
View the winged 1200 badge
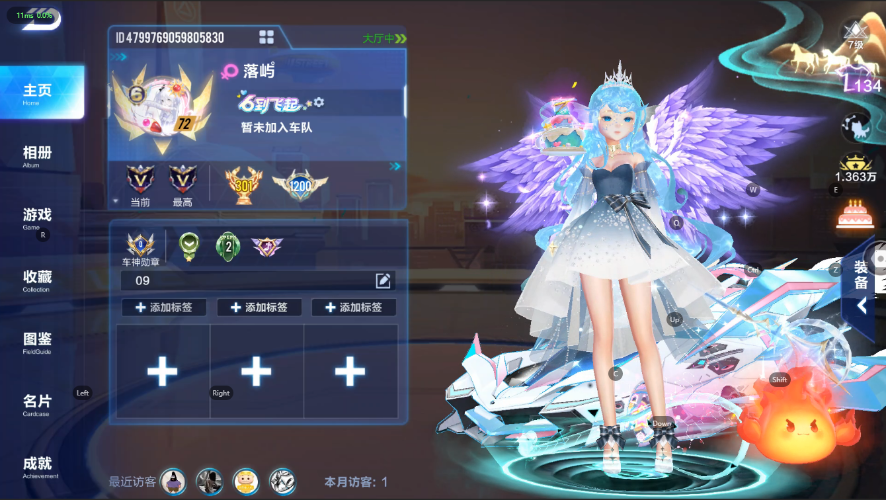click(x=300, y=184)
